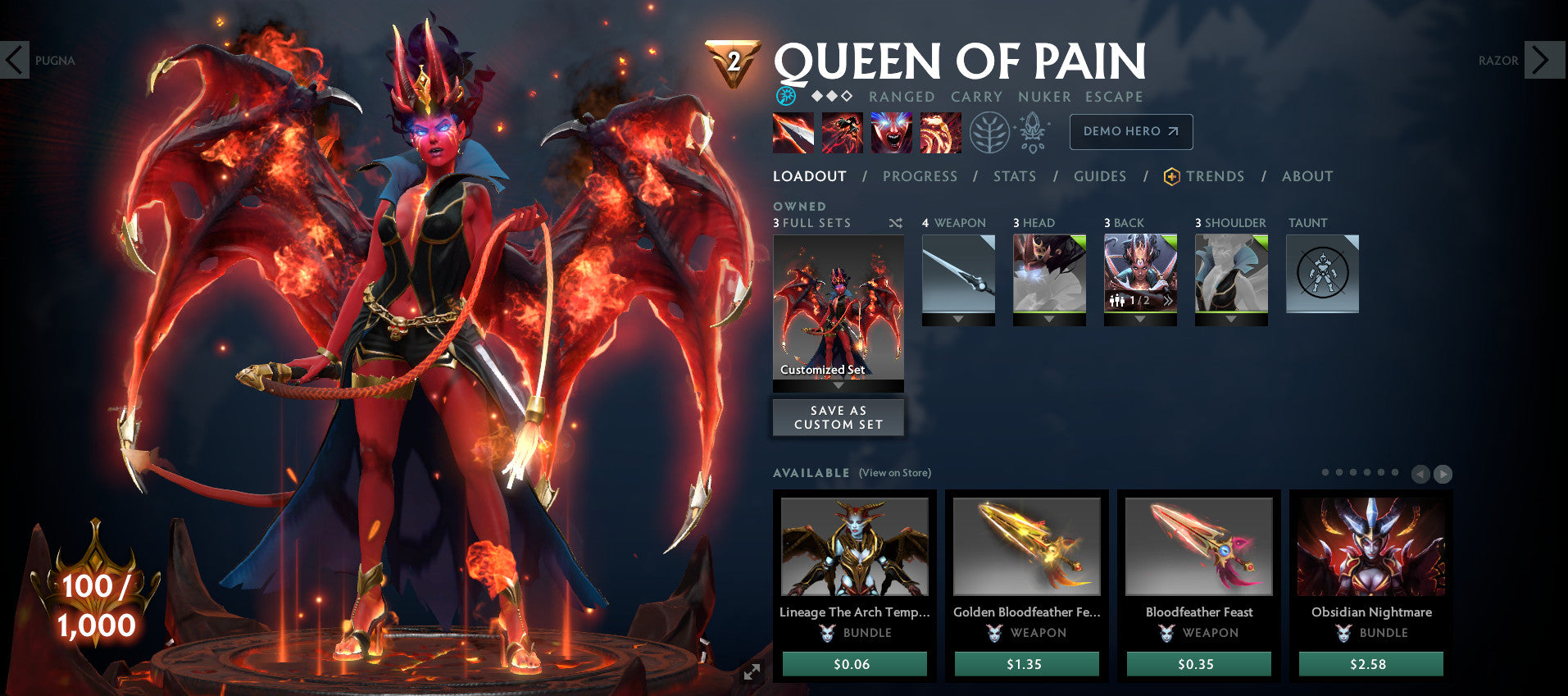Viewport: 1568px width, 696px height.
Task: Click the Blink ability icon
Action: pyautogui.click(x=843, y=133)
